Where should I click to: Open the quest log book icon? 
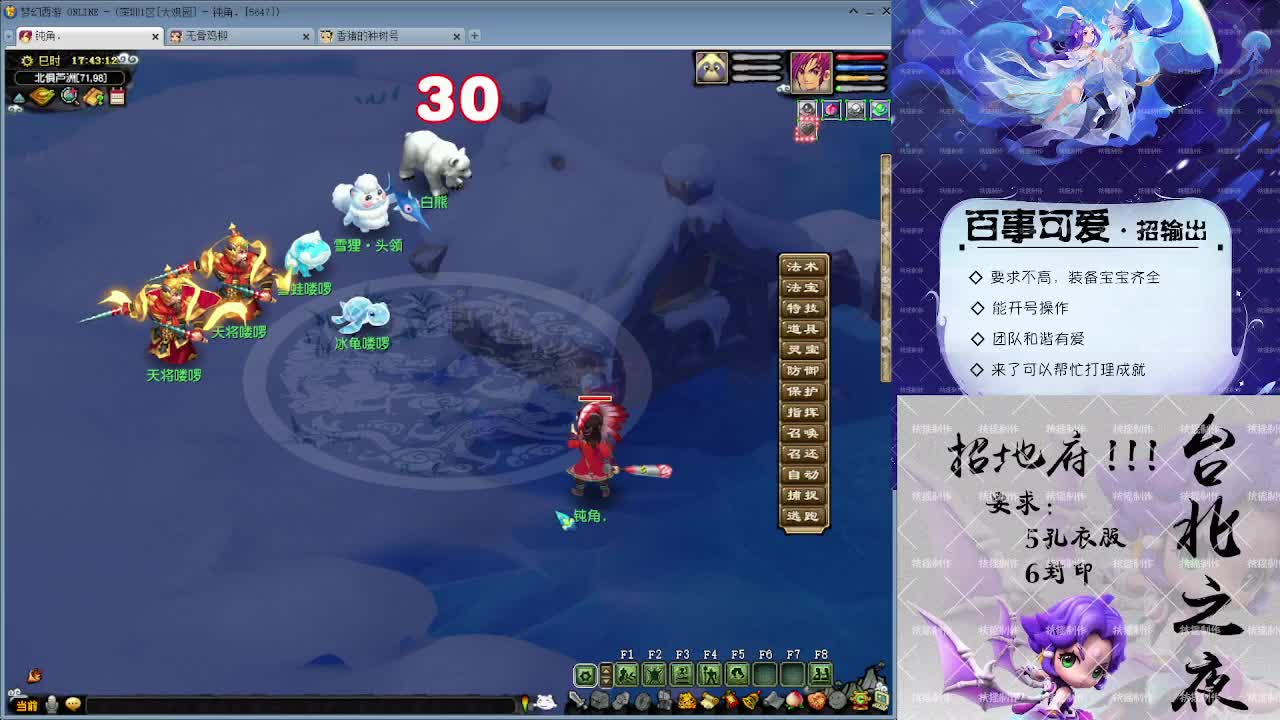click(94, 95)
